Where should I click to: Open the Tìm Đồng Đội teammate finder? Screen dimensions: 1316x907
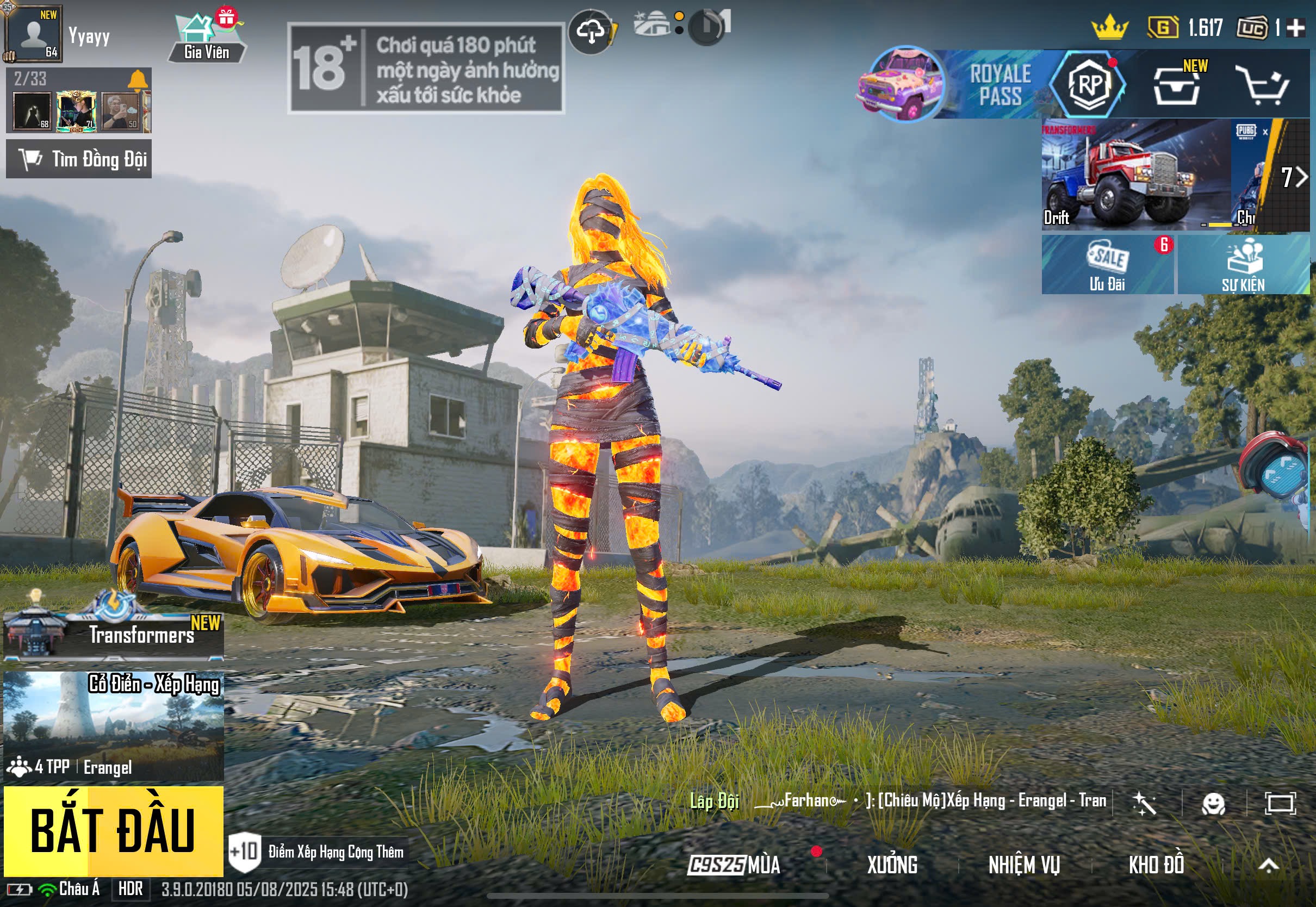click(x=79, y=159)
